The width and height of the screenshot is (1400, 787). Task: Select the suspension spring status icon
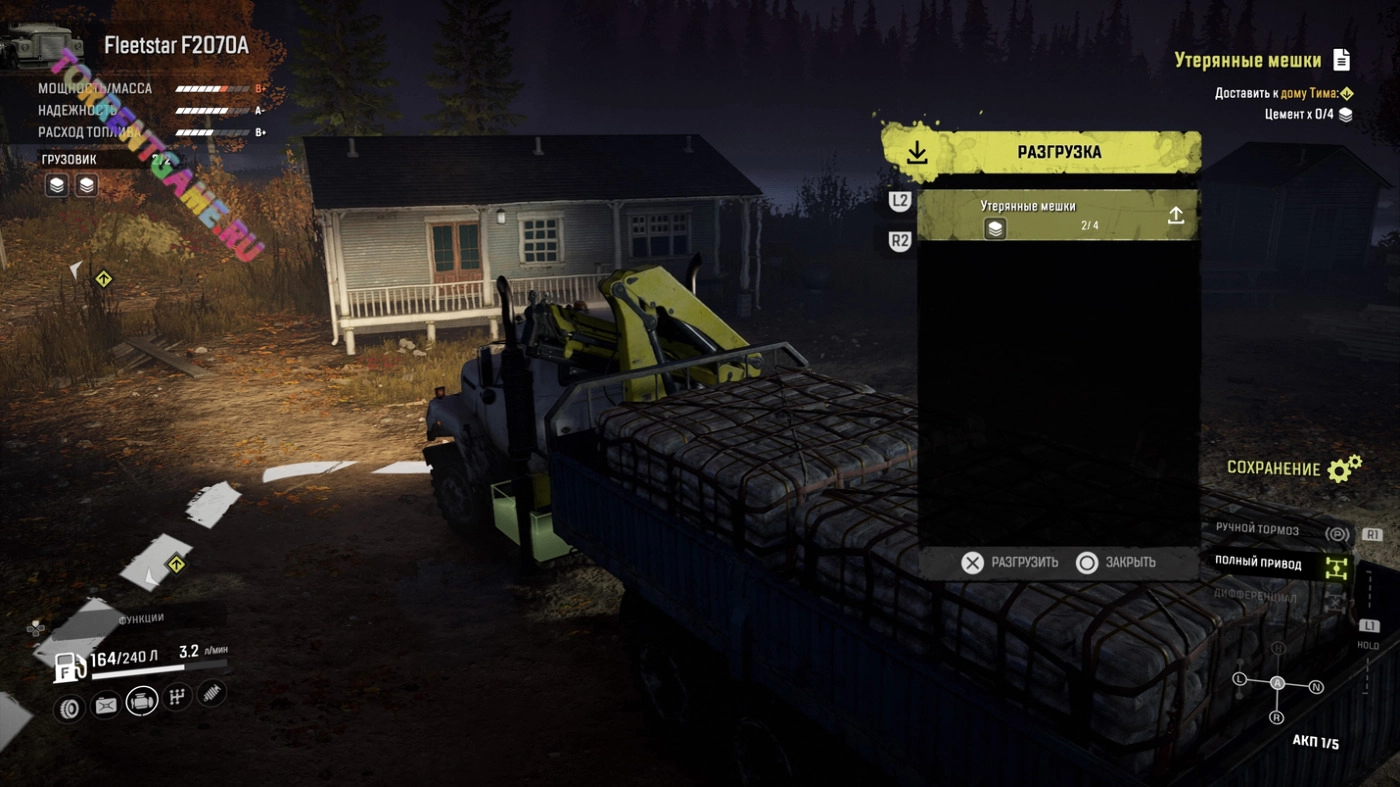coord(212,692)
